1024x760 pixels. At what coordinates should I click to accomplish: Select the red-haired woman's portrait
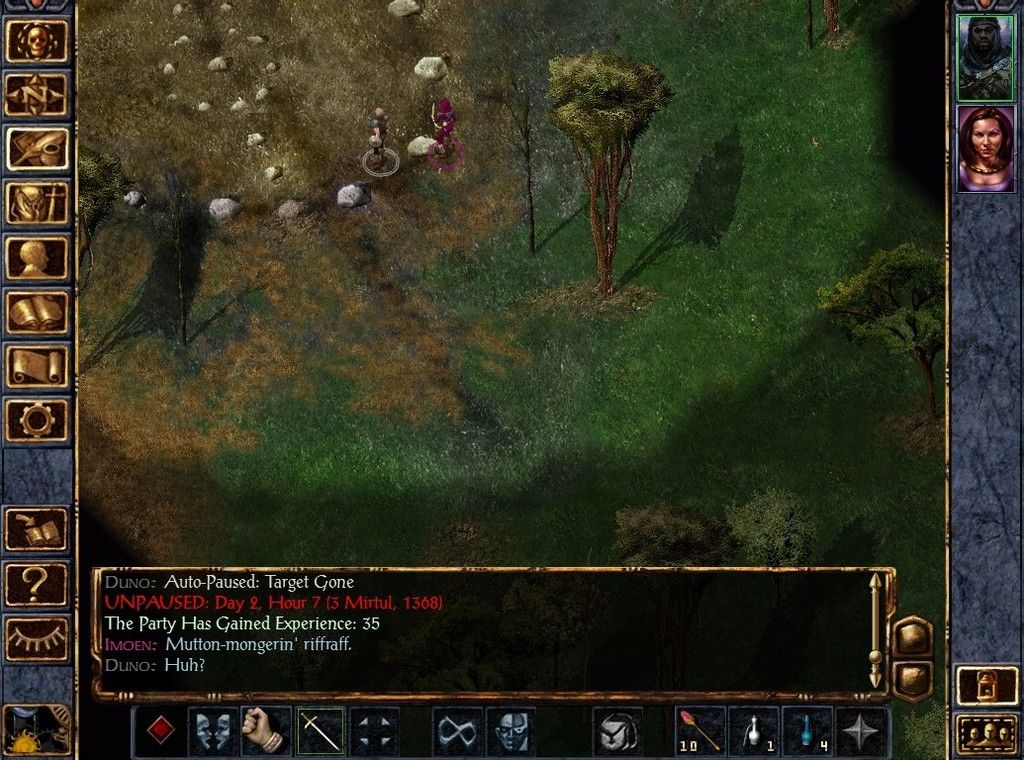tap(985, 148)
